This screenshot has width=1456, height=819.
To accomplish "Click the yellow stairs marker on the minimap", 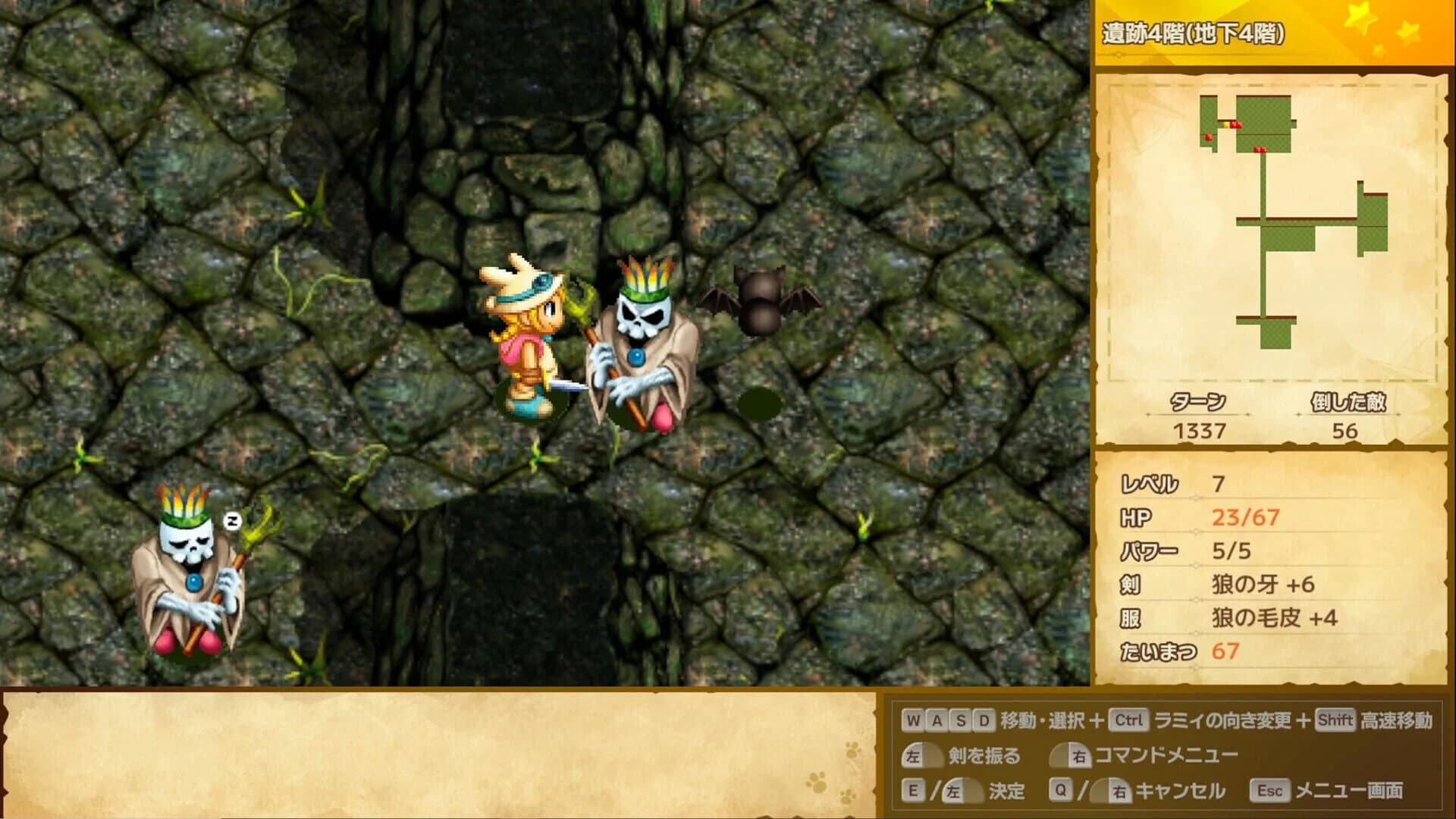I will pos(1226,126).
